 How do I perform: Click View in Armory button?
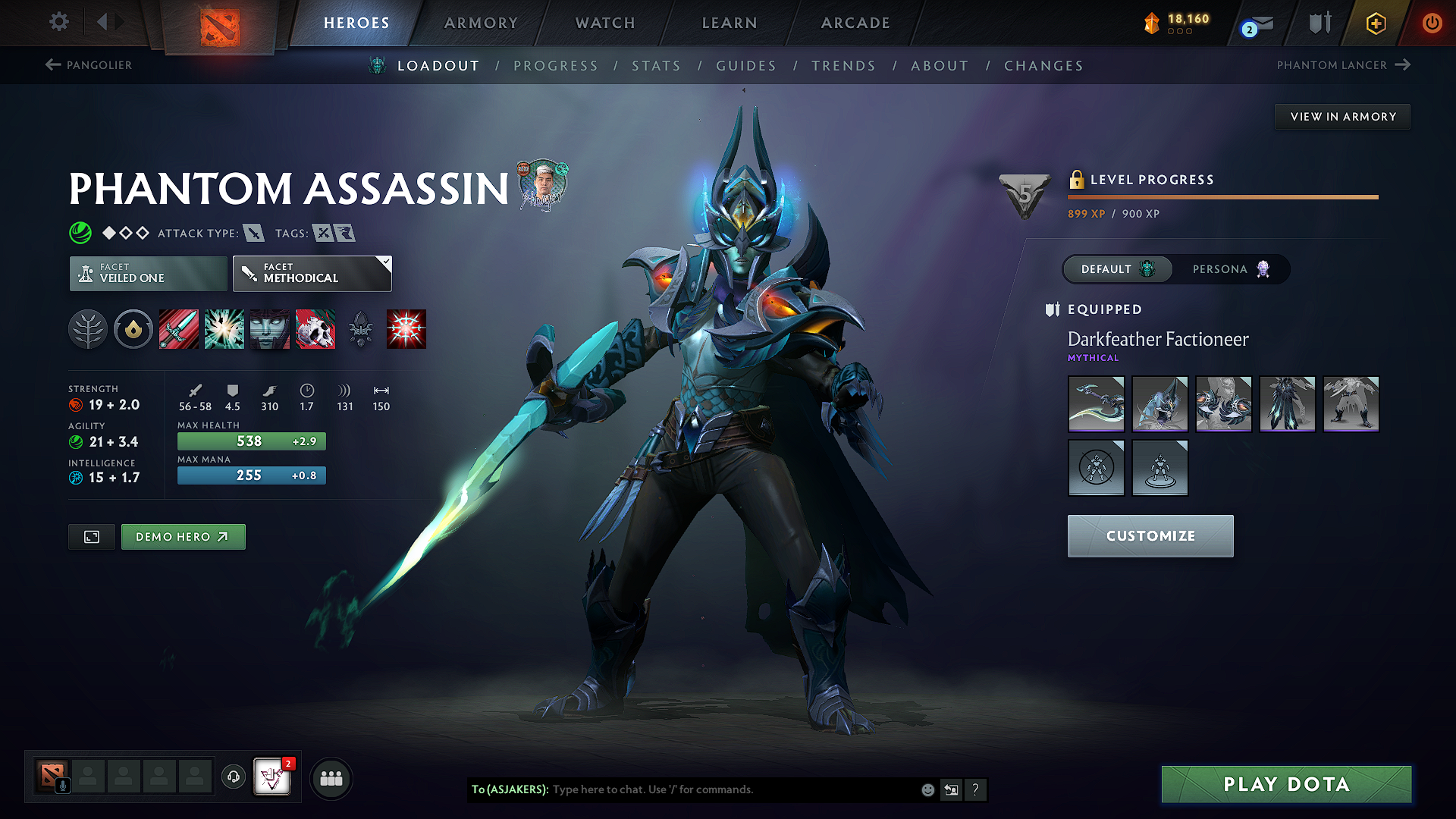[1343, 117]
